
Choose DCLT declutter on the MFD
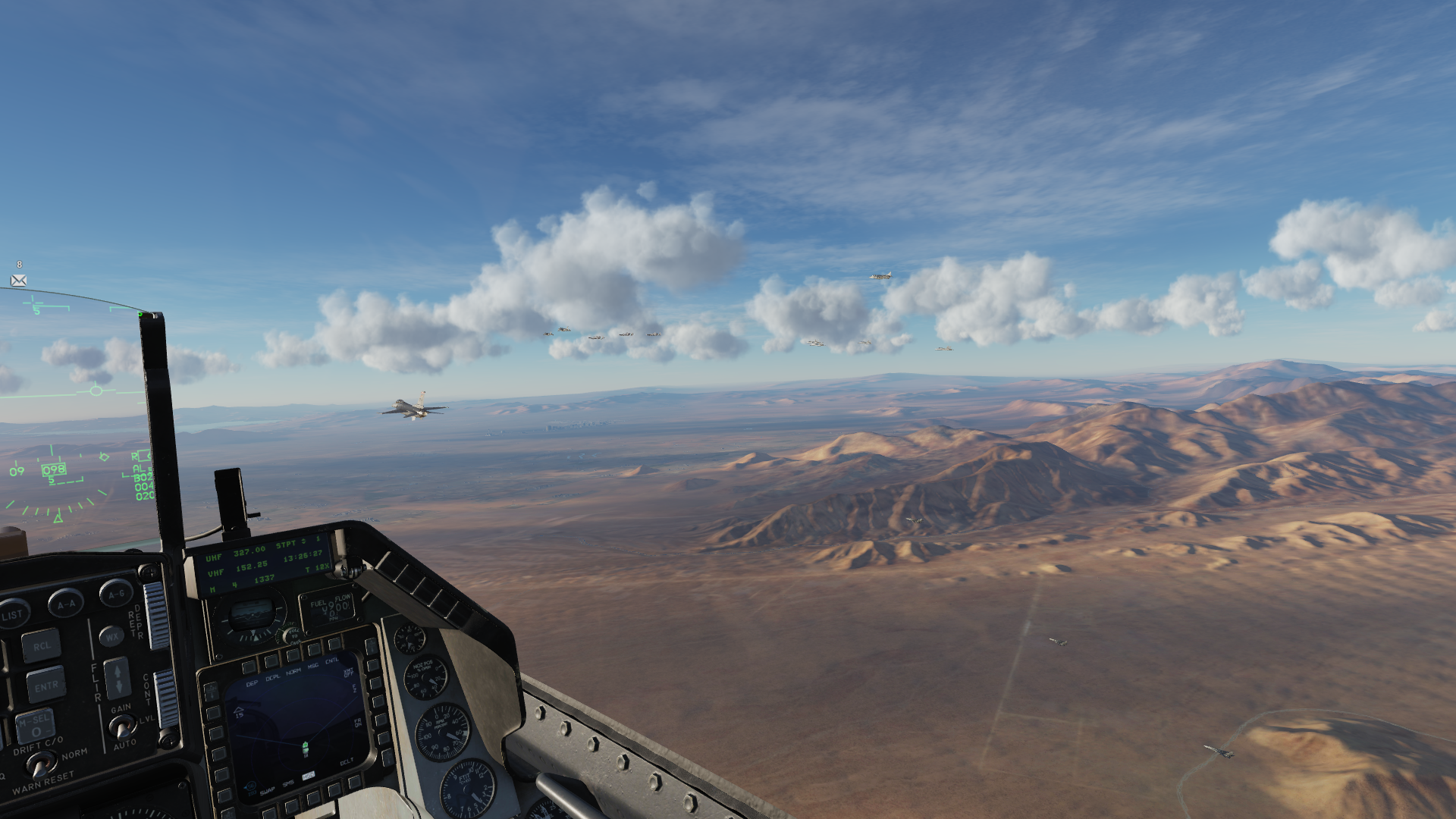347,761
